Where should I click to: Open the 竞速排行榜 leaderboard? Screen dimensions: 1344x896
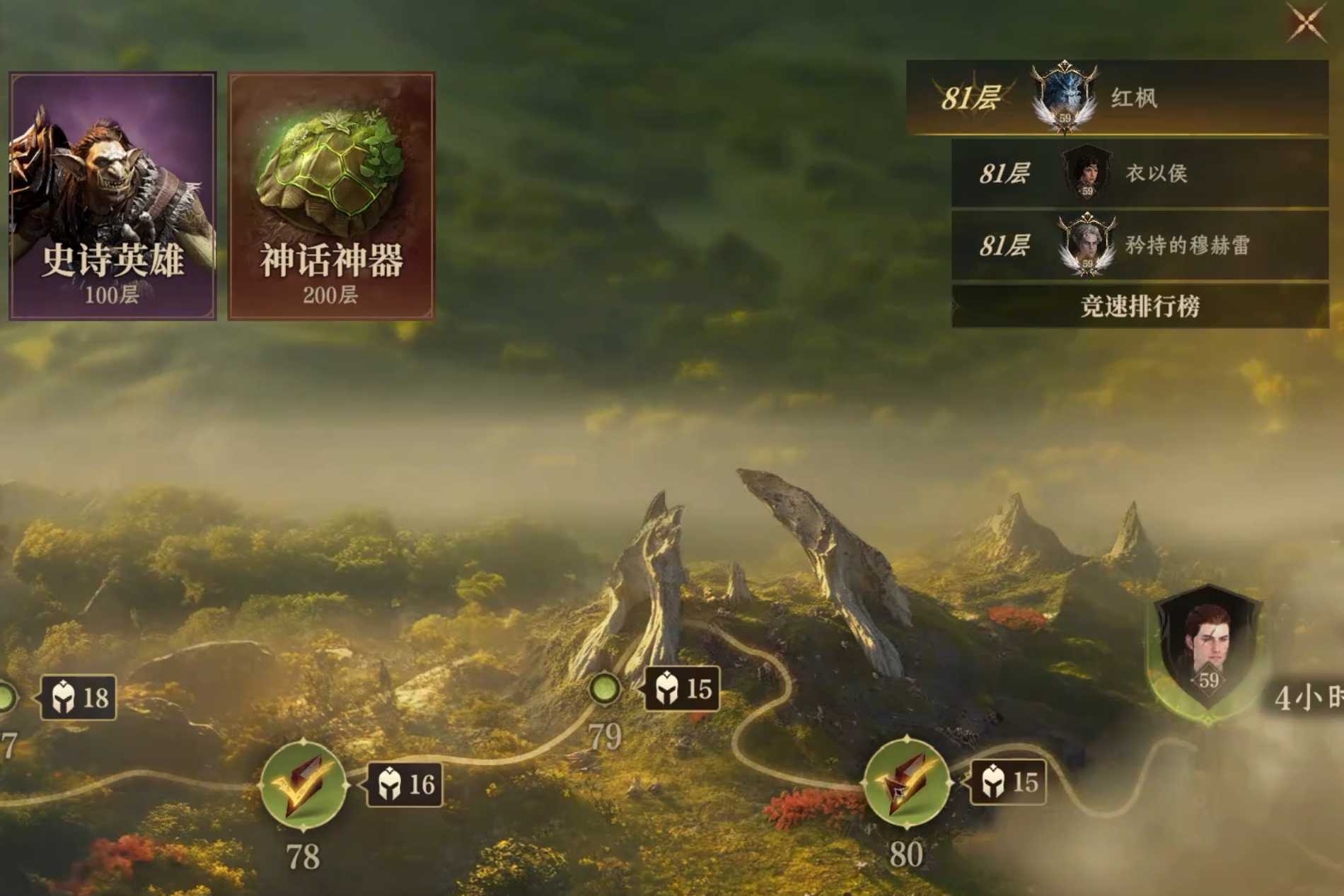pyautogui.click(x=1140, y=306)
